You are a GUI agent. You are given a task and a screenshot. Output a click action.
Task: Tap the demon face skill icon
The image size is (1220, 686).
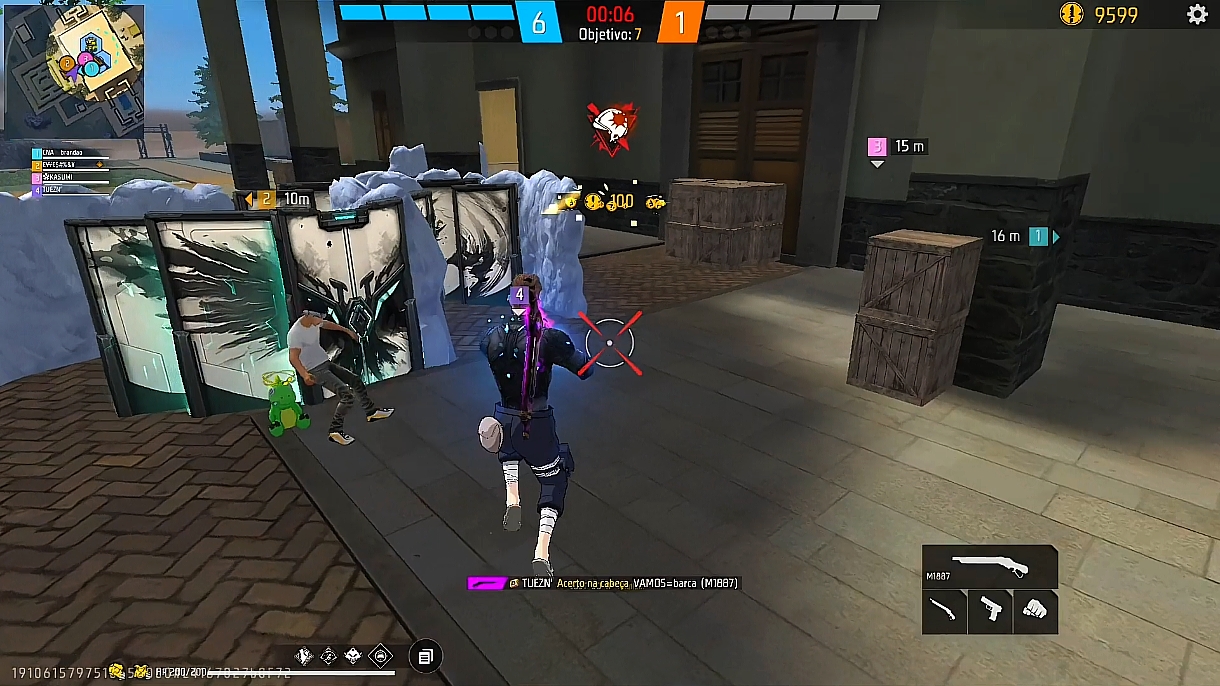[x=354, y=656]
